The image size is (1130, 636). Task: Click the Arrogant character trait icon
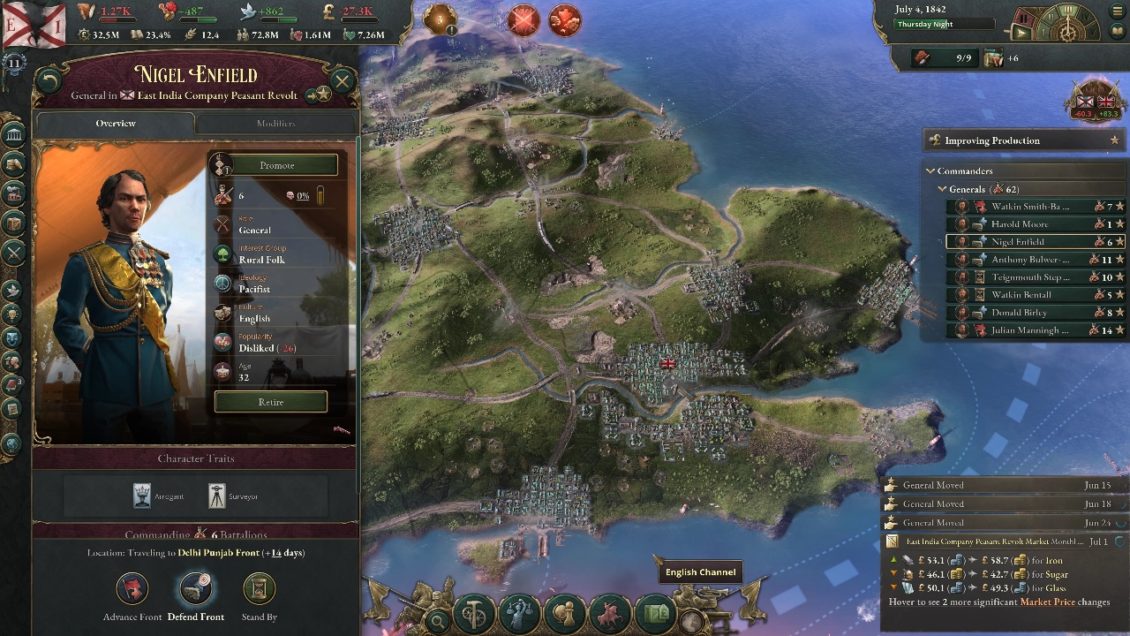[x=142, y=495]
